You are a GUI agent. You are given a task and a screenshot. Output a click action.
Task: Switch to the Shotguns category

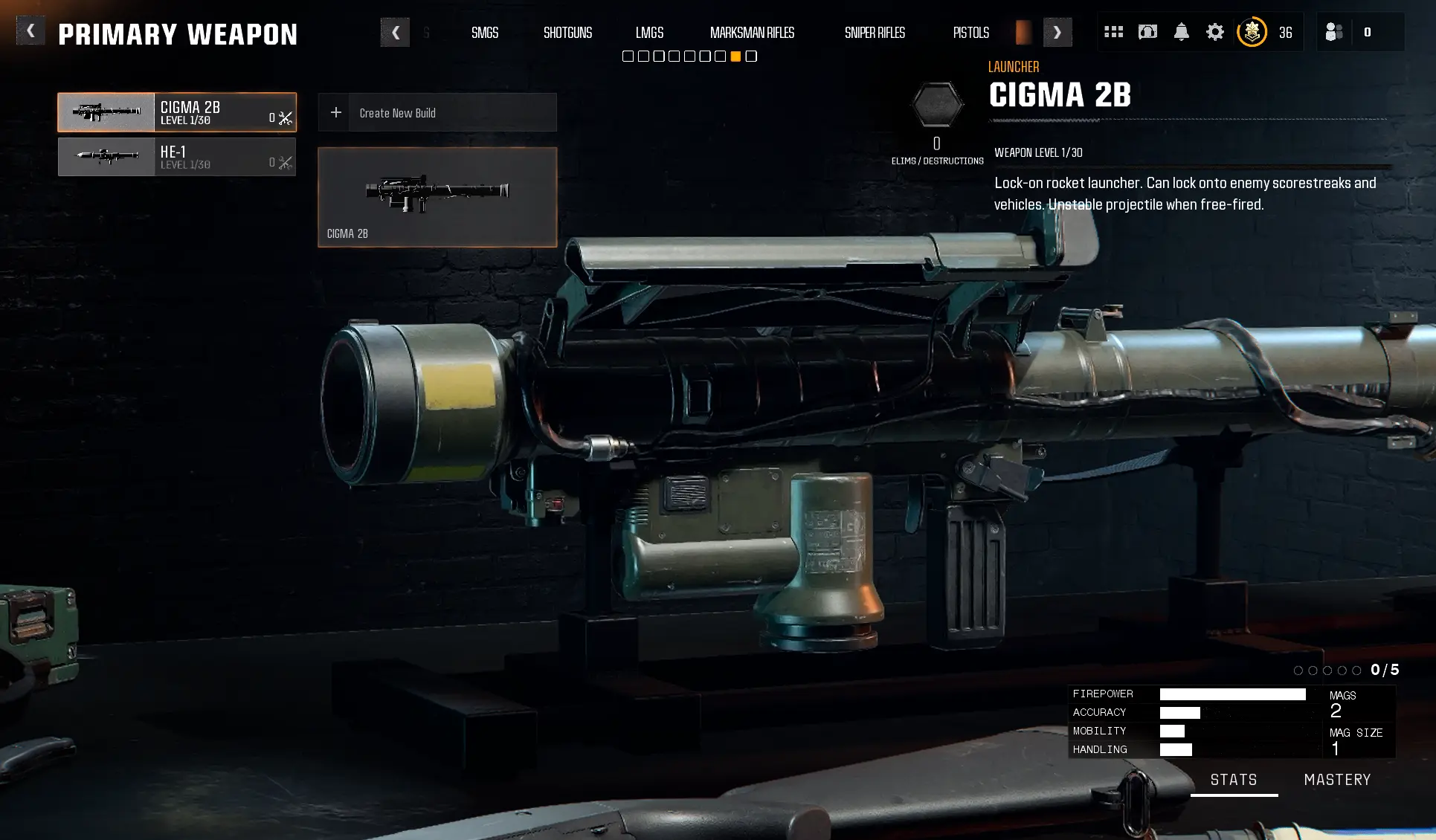click(567, 33)
